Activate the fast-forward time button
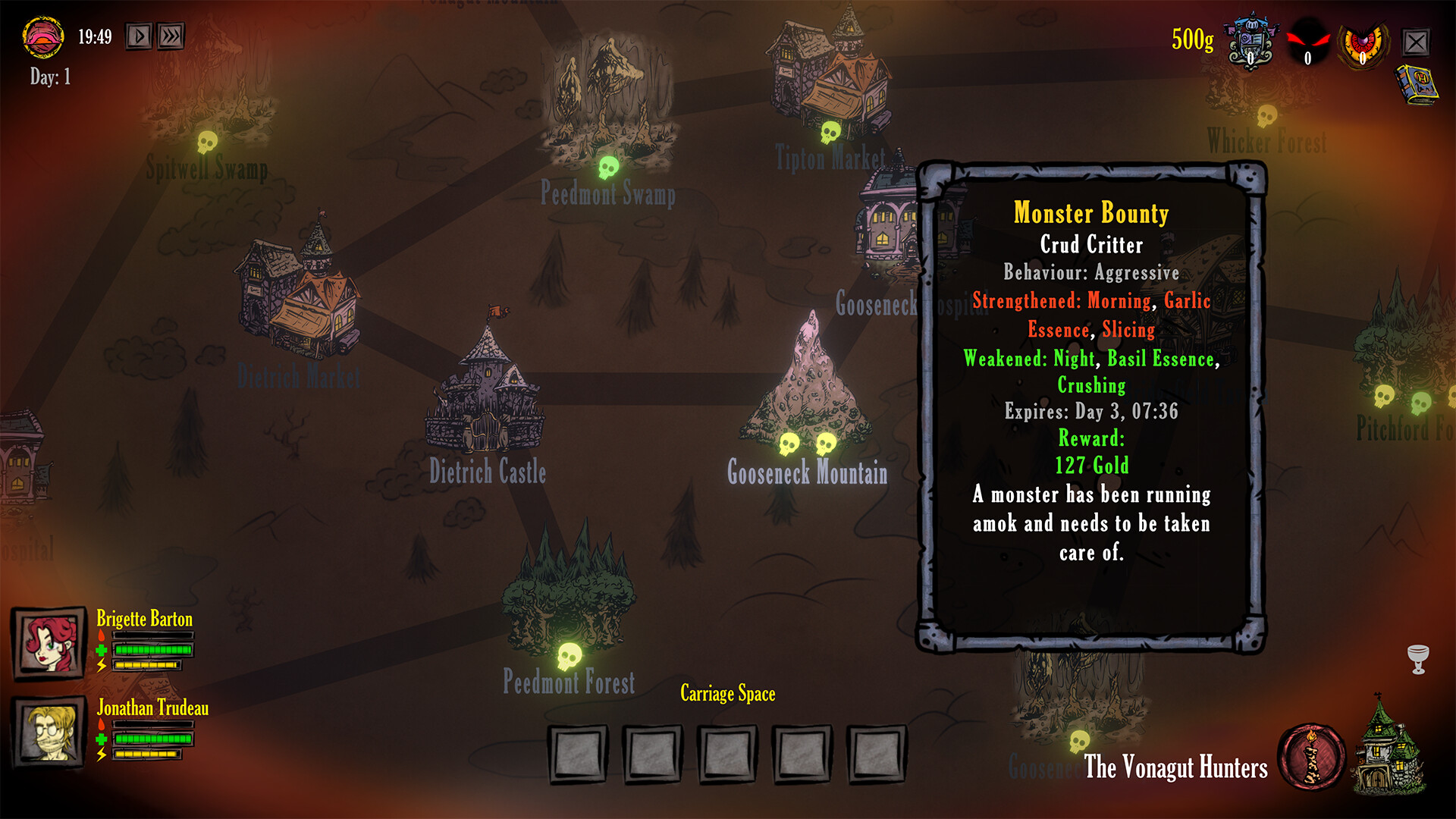Viewport: 1456px width, 819px height. 171,36
